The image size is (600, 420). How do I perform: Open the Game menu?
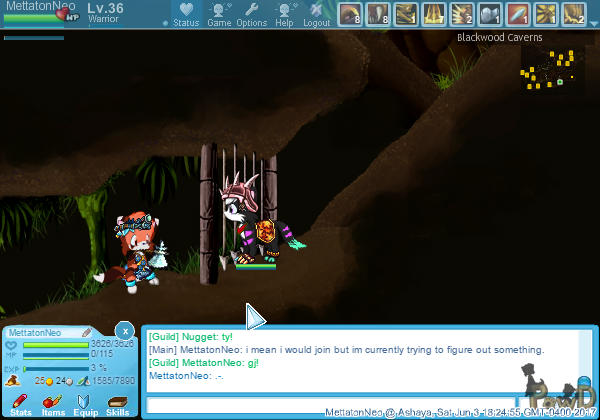pos(219,13)
